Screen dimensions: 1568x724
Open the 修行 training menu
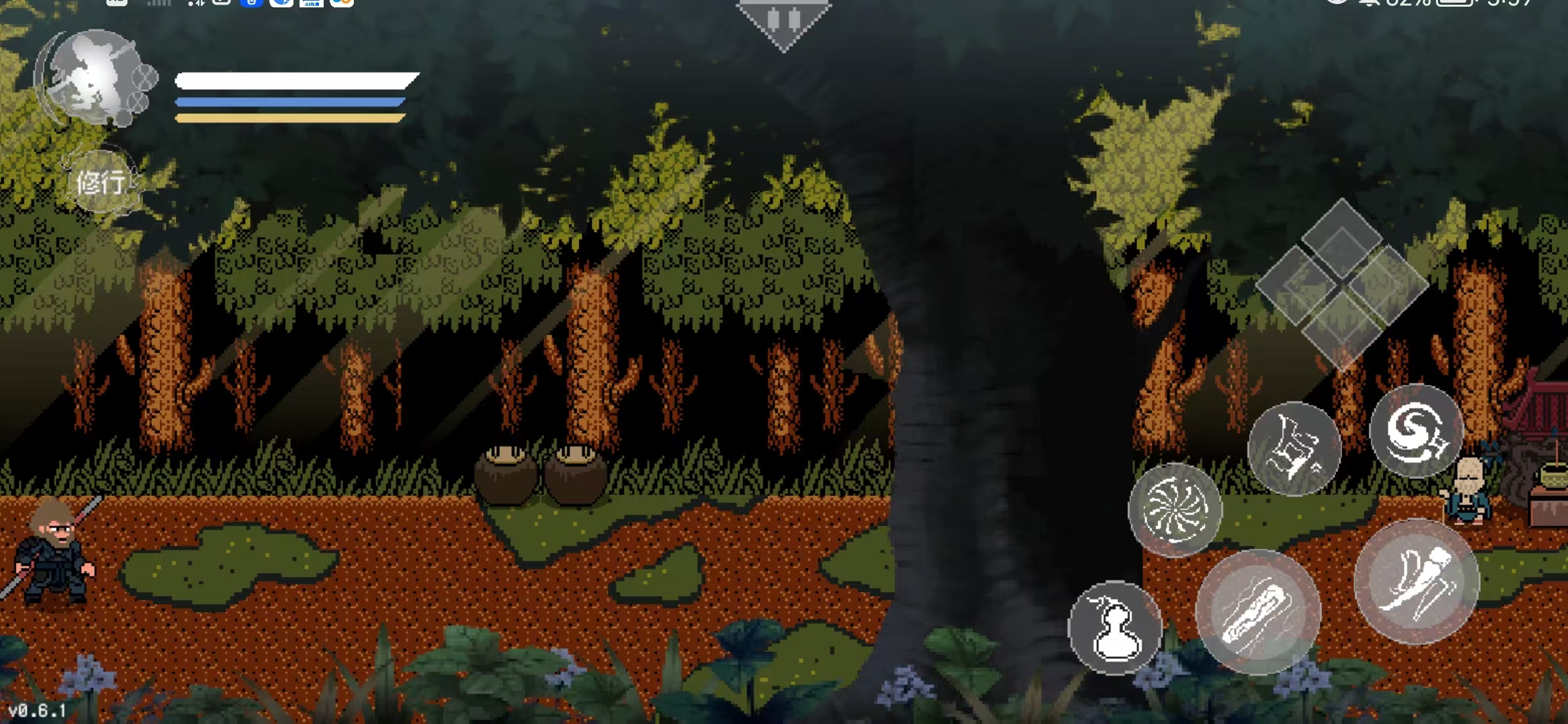[x=101, y=182]
